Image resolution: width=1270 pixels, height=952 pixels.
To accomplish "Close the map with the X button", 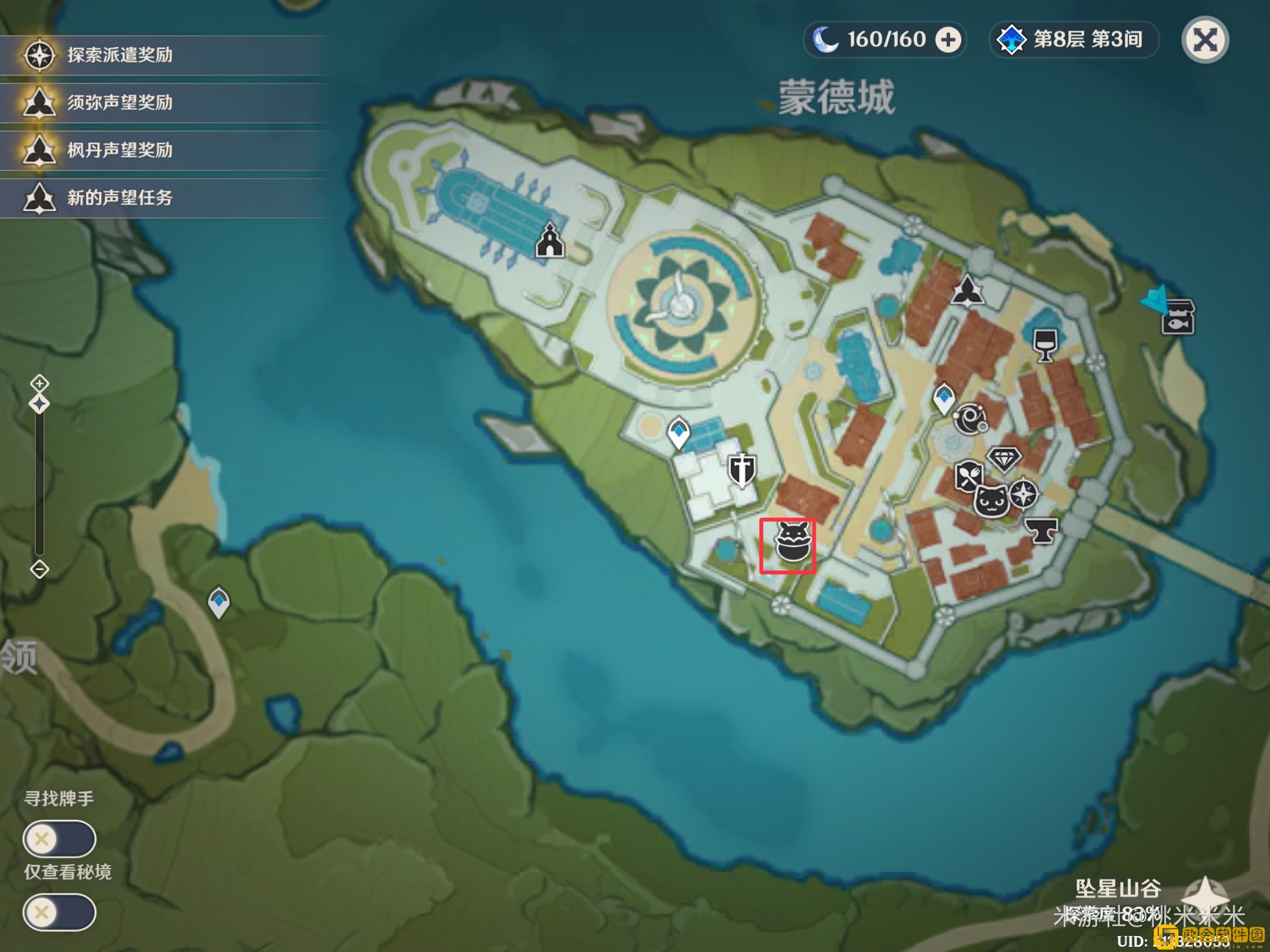I will click(1205, 40).
